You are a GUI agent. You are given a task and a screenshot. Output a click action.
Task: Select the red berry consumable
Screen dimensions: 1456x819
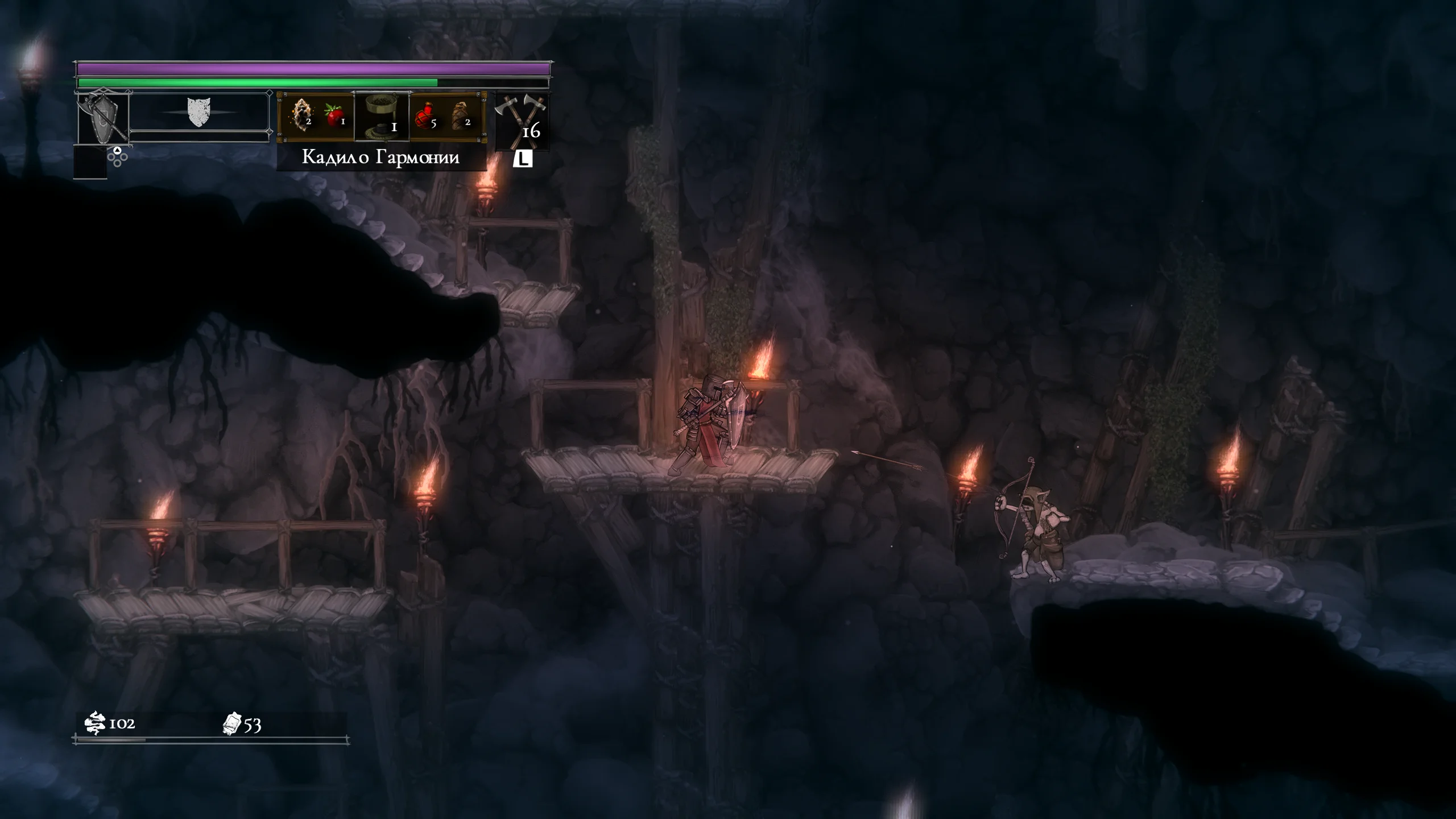(334, 116)
